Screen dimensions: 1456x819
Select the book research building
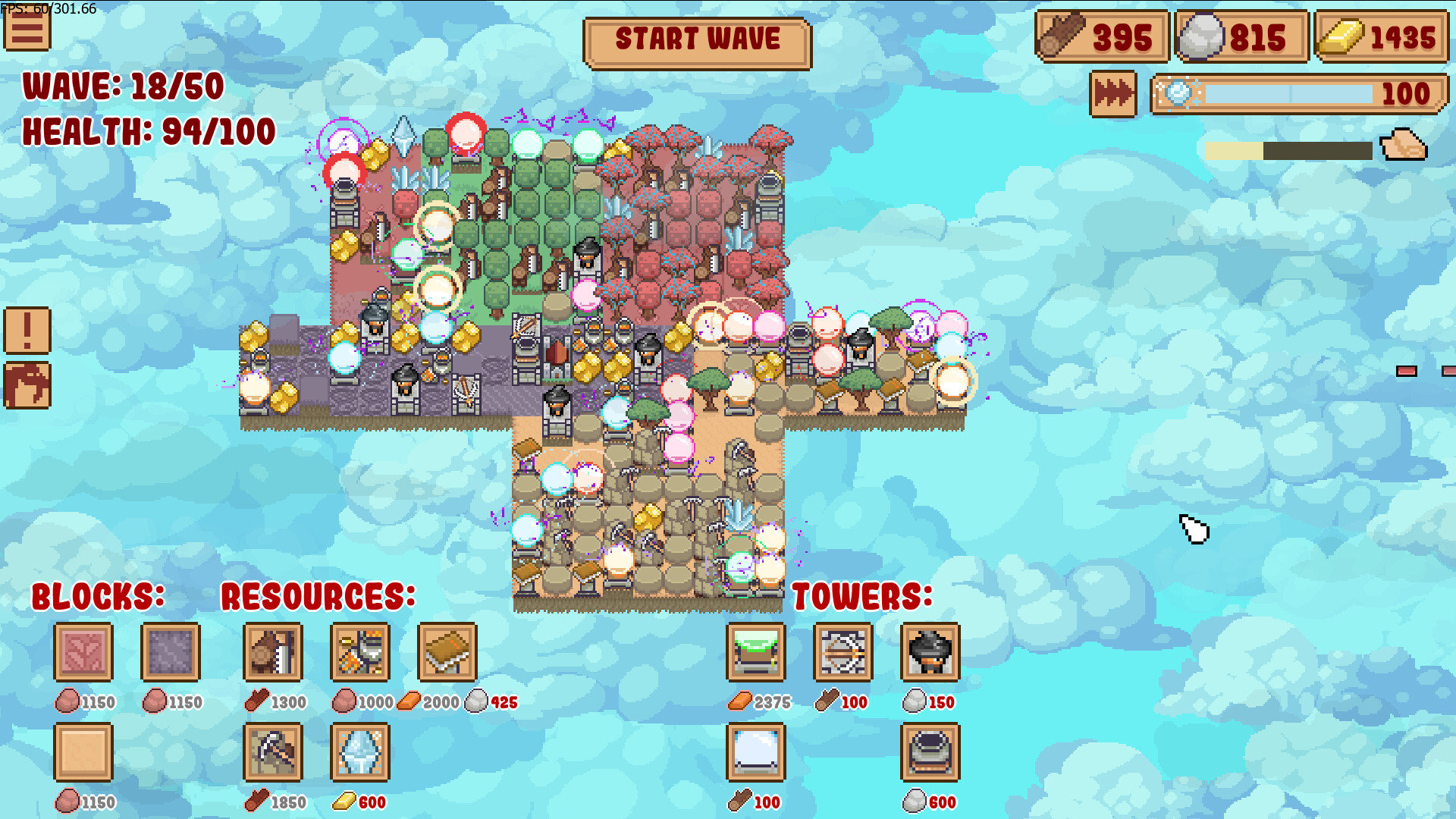447,653
